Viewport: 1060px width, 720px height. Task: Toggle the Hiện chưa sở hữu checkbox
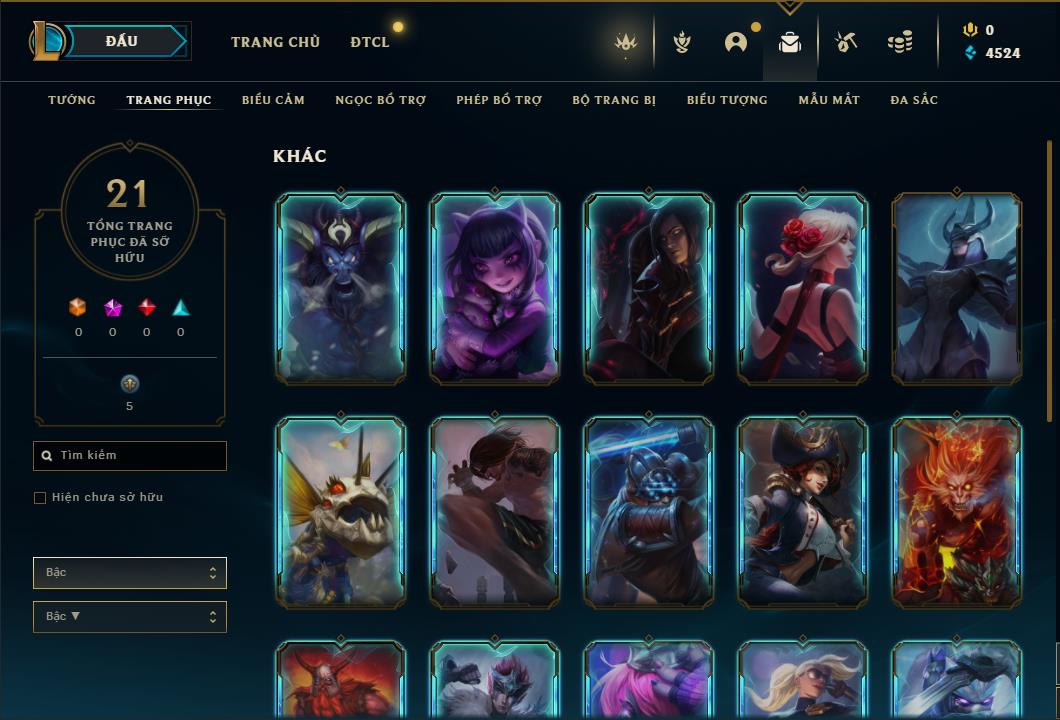click(x=40, y=498)
